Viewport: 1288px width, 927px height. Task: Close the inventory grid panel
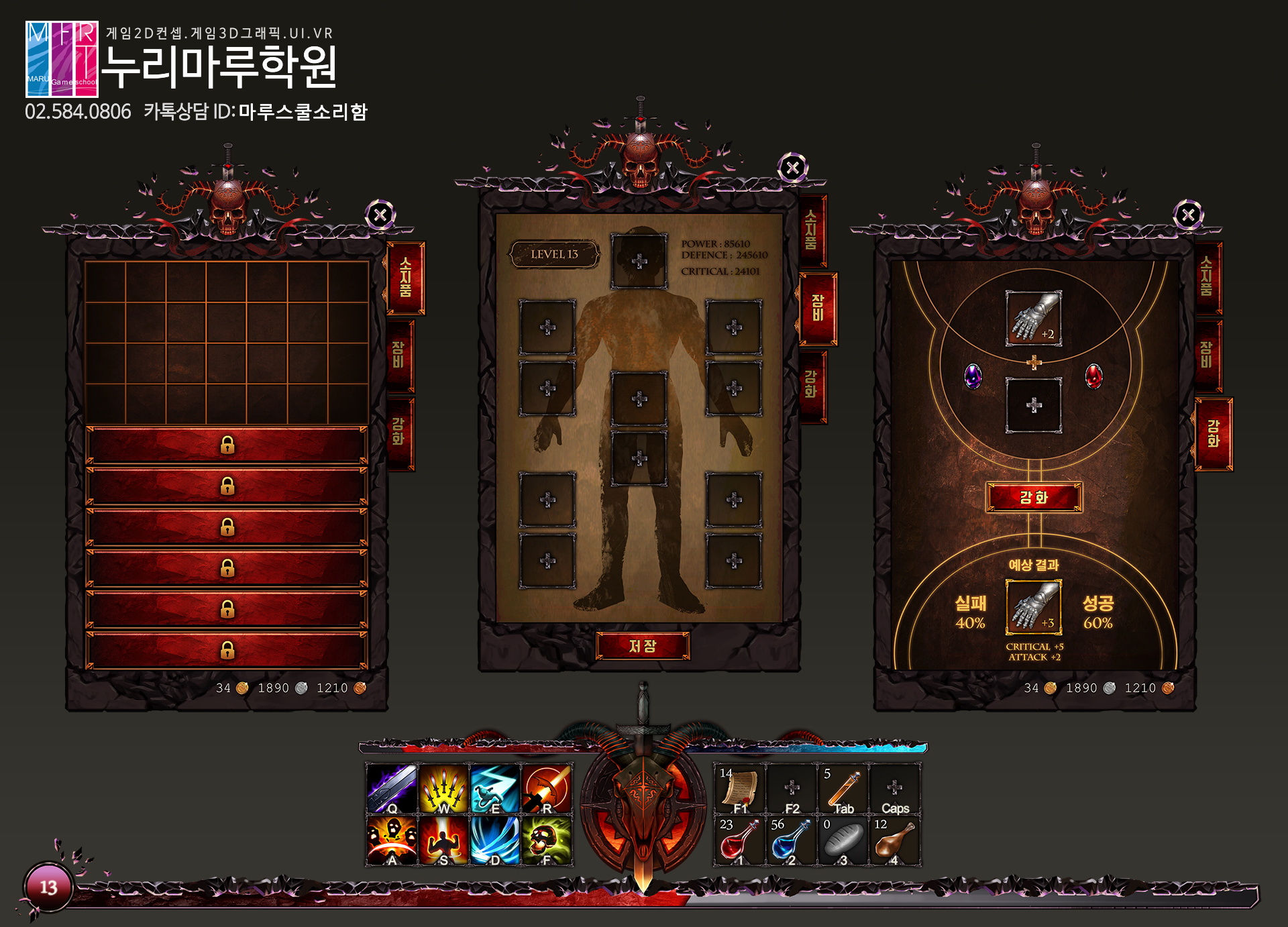click(380, 215)
